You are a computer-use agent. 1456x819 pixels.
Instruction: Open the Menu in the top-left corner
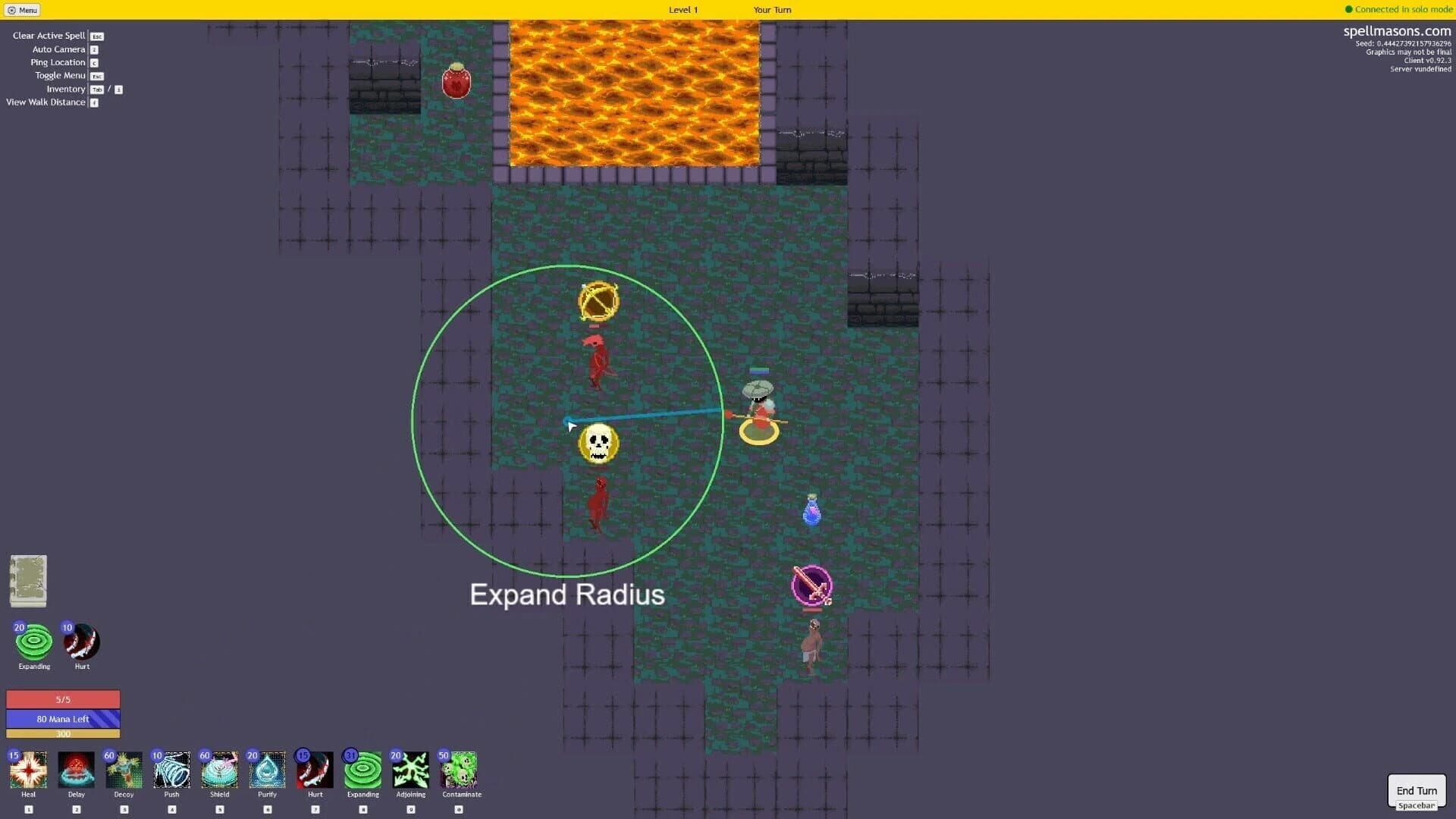(23, 10)
